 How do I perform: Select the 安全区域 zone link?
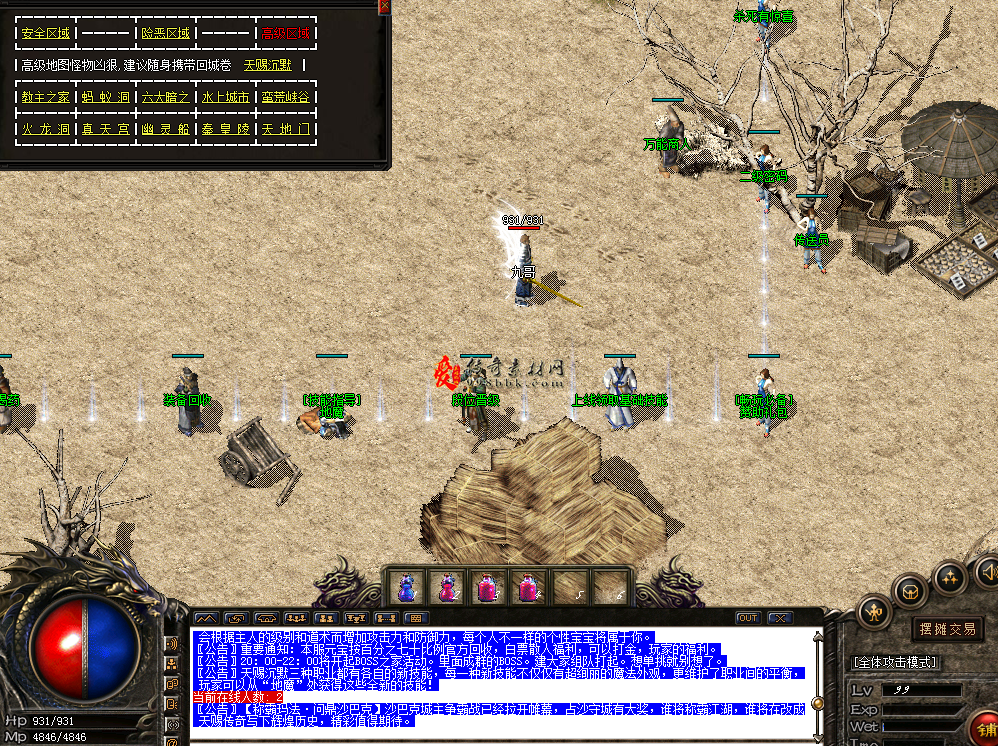[45, 33]
